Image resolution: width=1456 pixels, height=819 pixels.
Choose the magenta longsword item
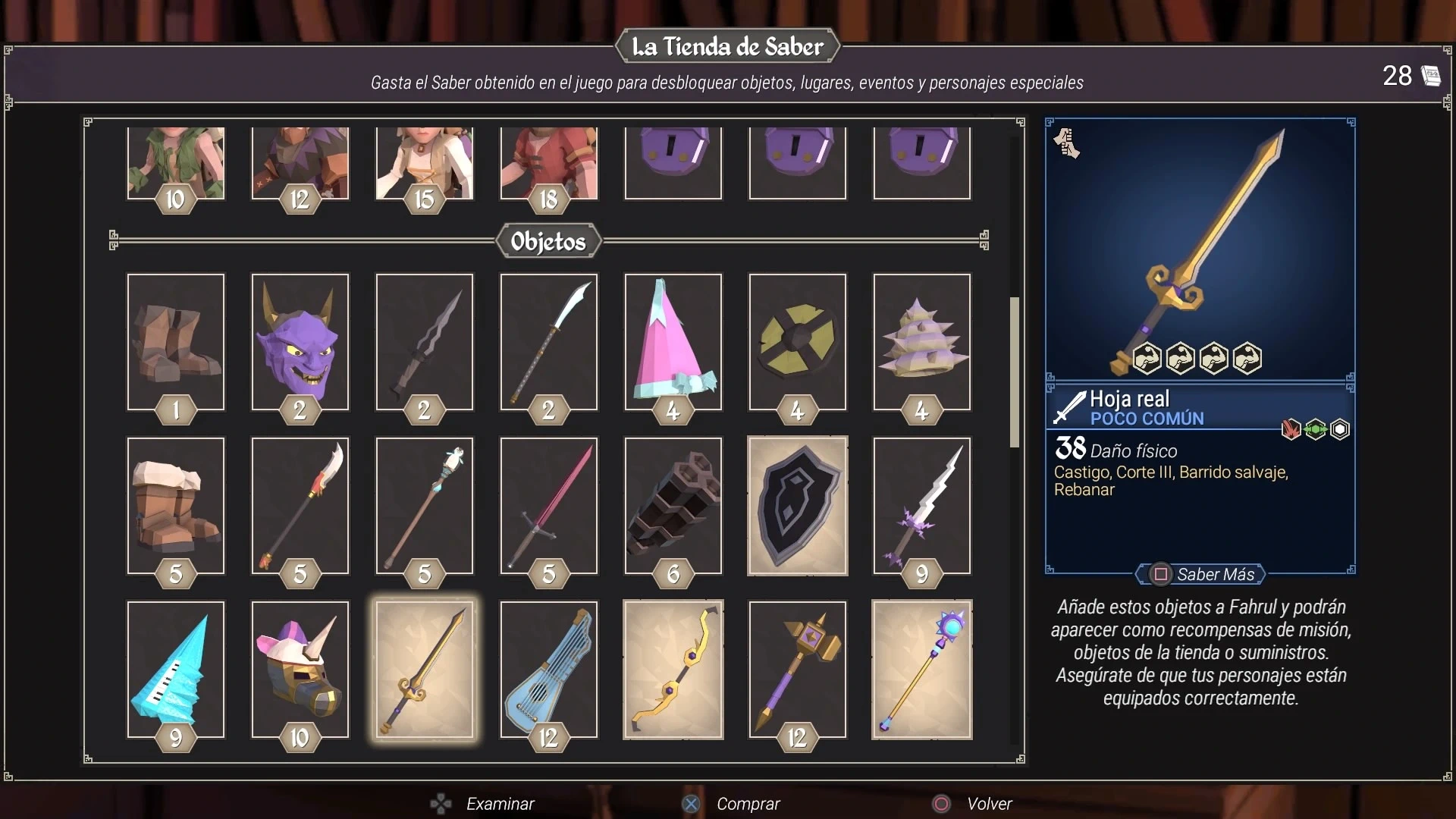pos(548,505)
